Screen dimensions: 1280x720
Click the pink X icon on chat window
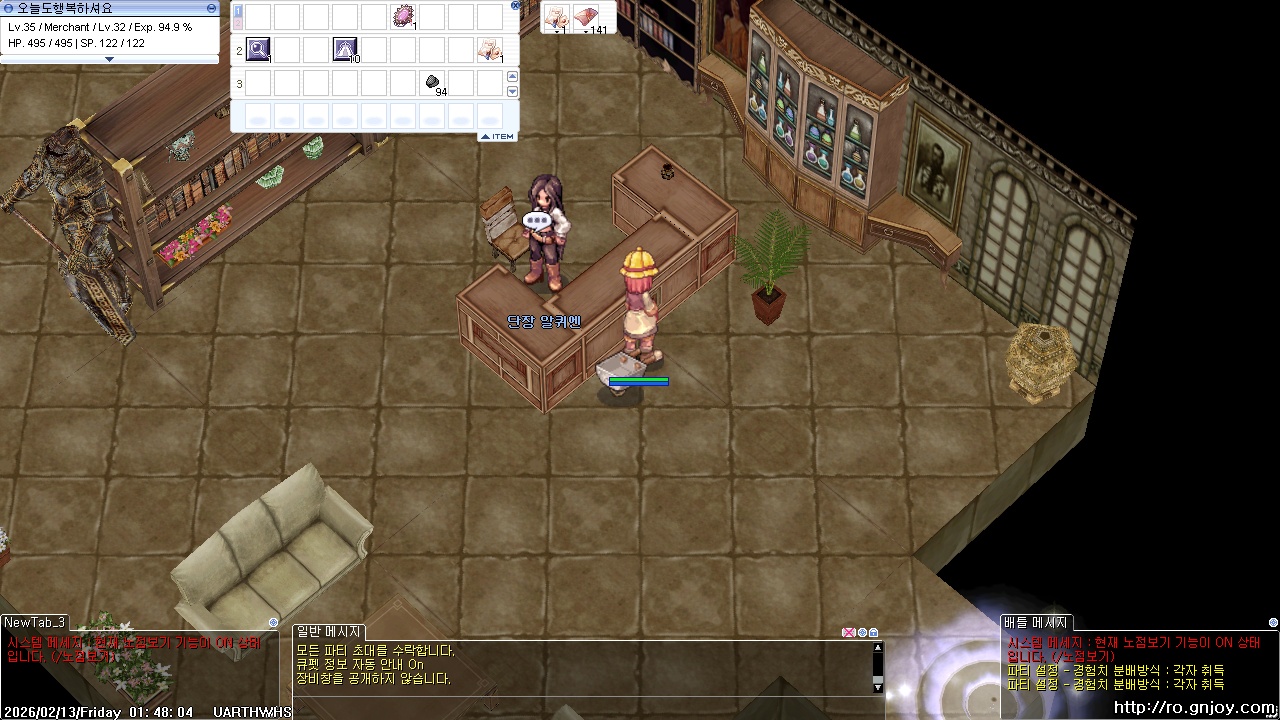pos(849,632)
